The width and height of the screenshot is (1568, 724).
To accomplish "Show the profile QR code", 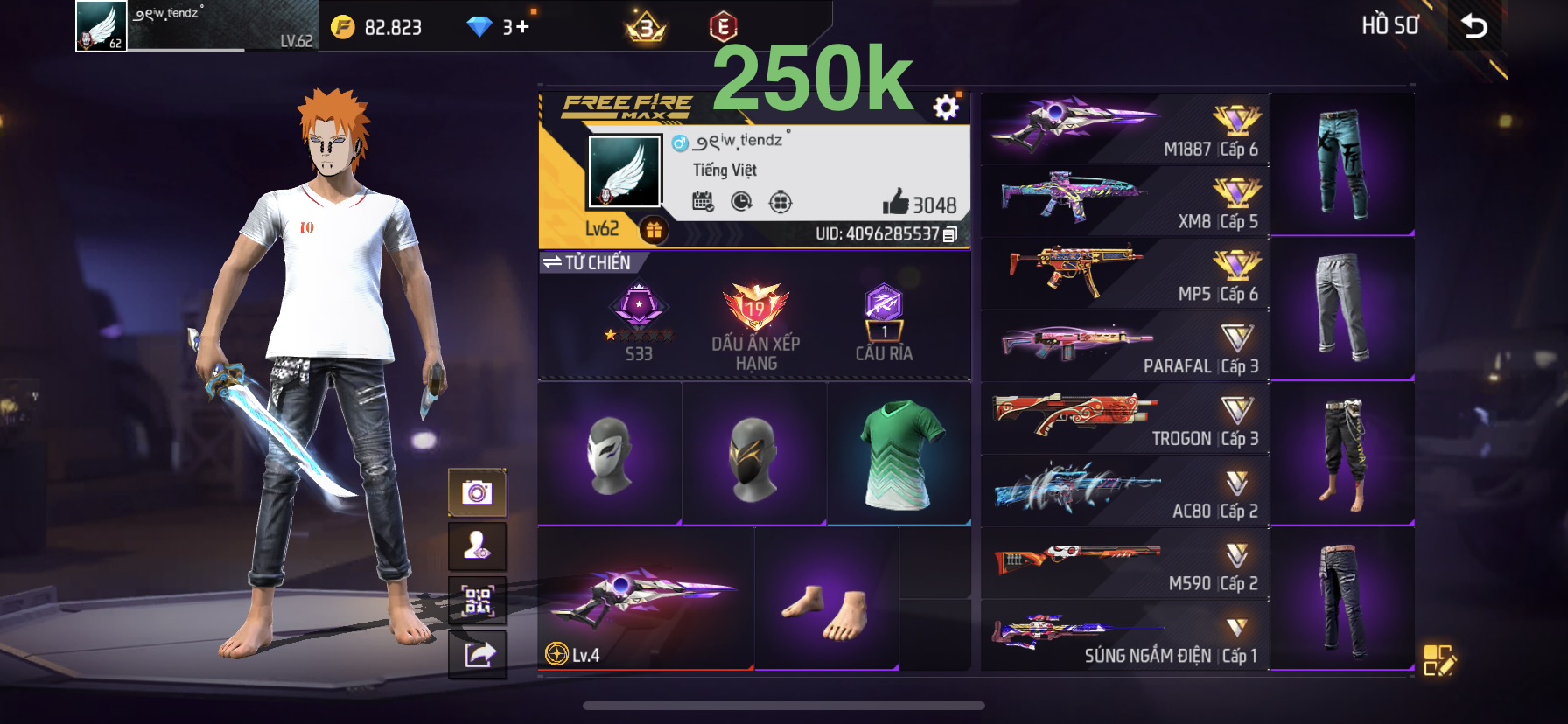I will [477, 601].
